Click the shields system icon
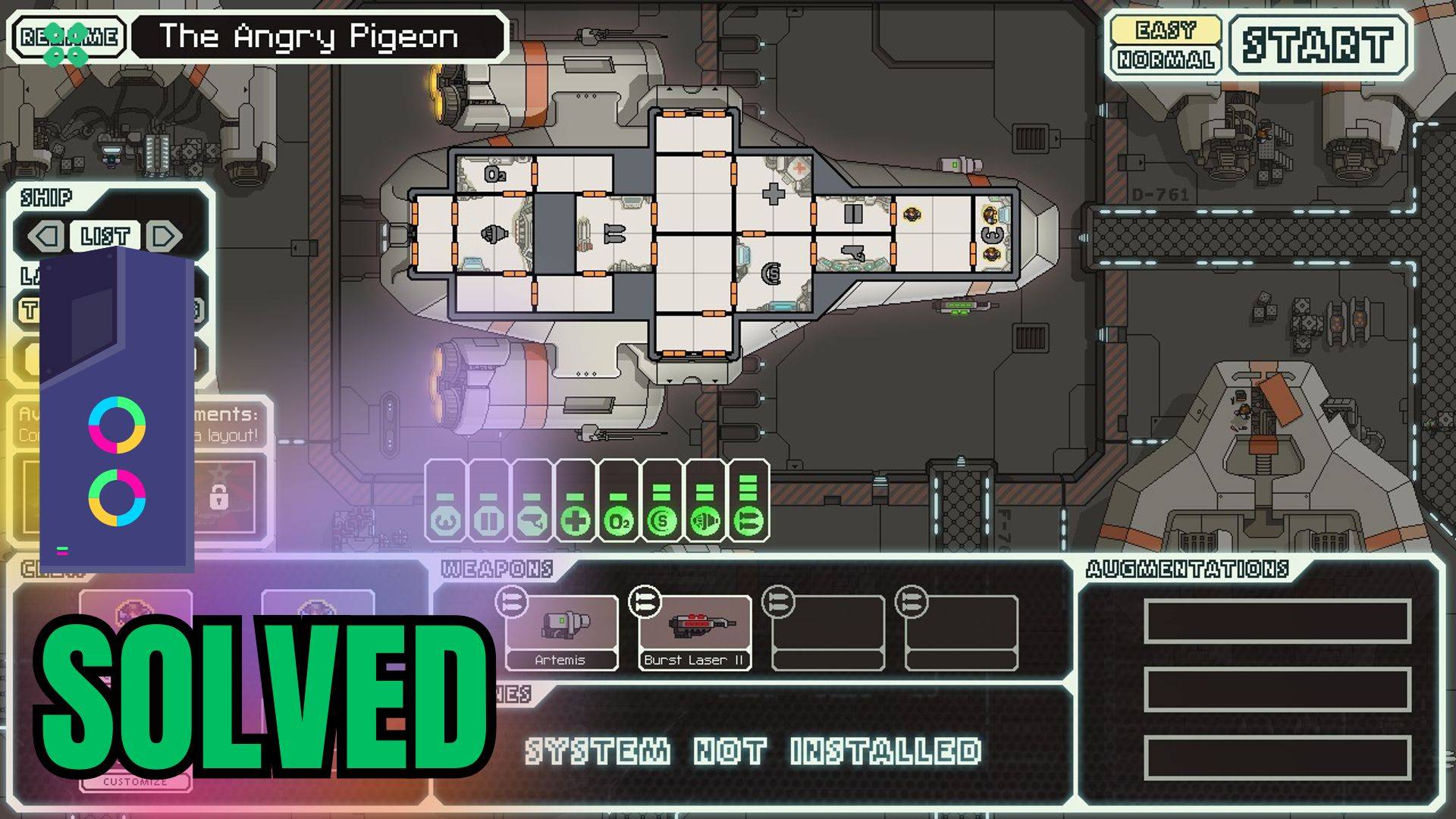Image resolution: width=1456 pixels, height=819 pixels. coord(662,521)
